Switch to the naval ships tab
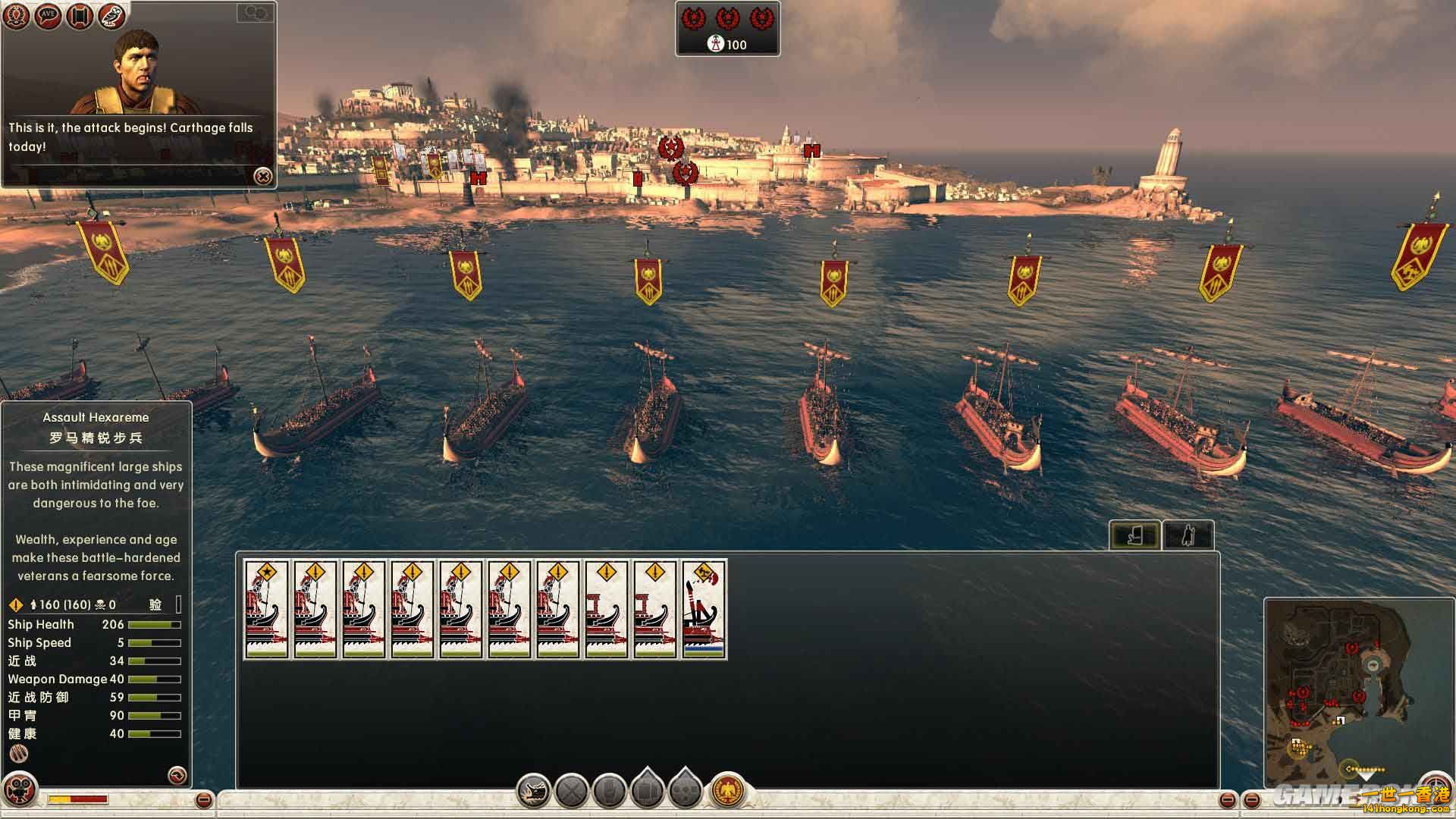The height and width of the screenshot is (819, 1456). 1134,535
